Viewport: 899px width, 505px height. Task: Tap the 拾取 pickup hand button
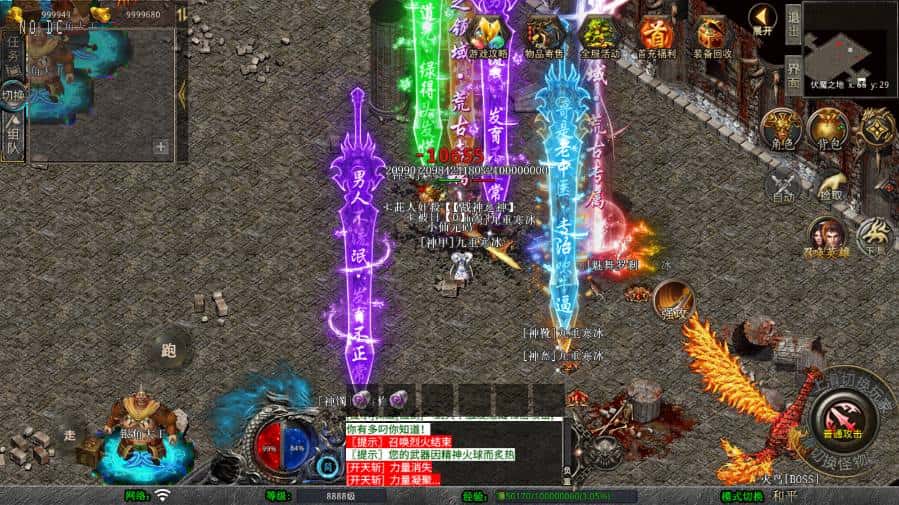pyautogui.click(x=830, y=187)
